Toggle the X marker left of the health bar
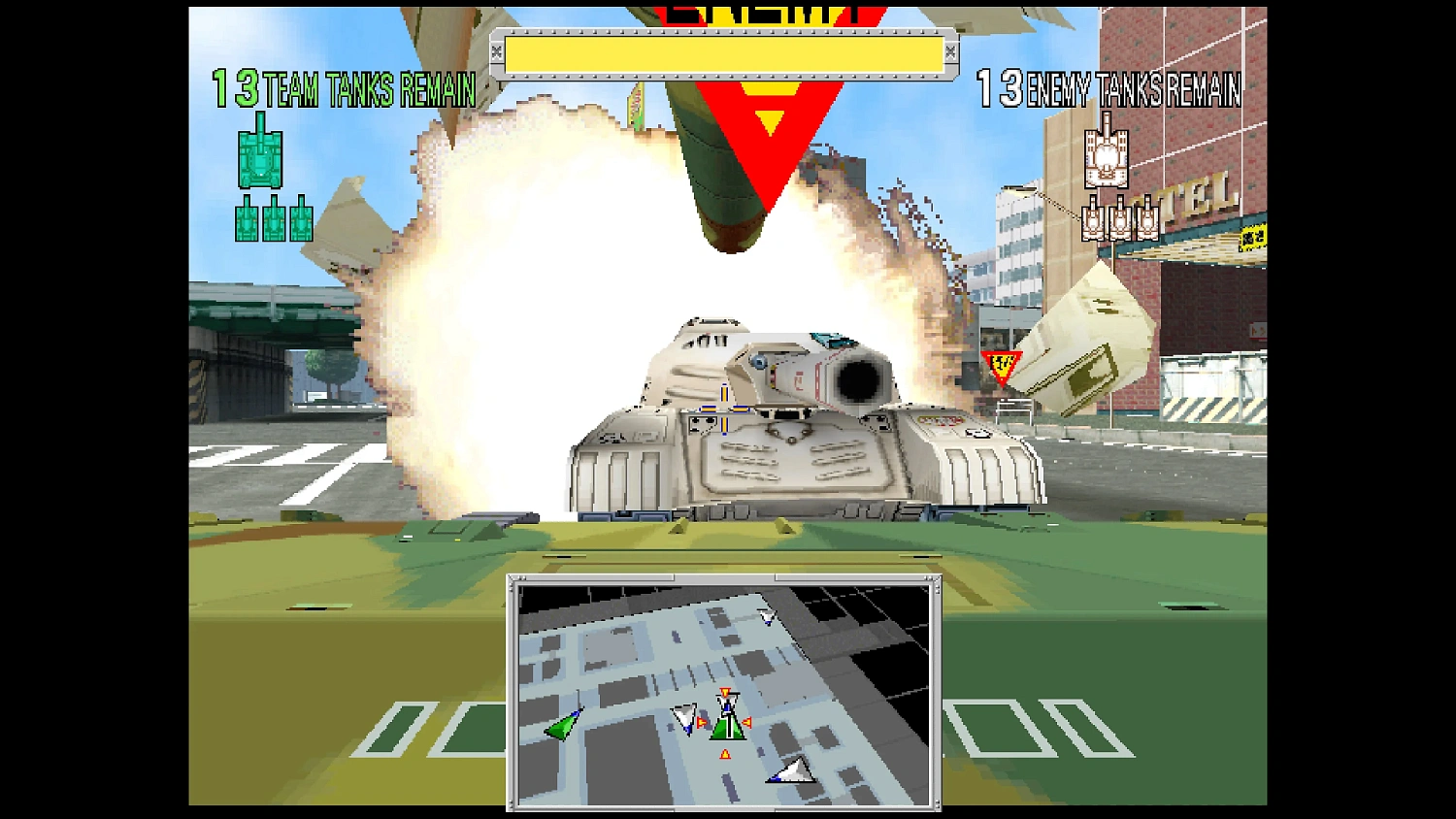 pos(496,51)
